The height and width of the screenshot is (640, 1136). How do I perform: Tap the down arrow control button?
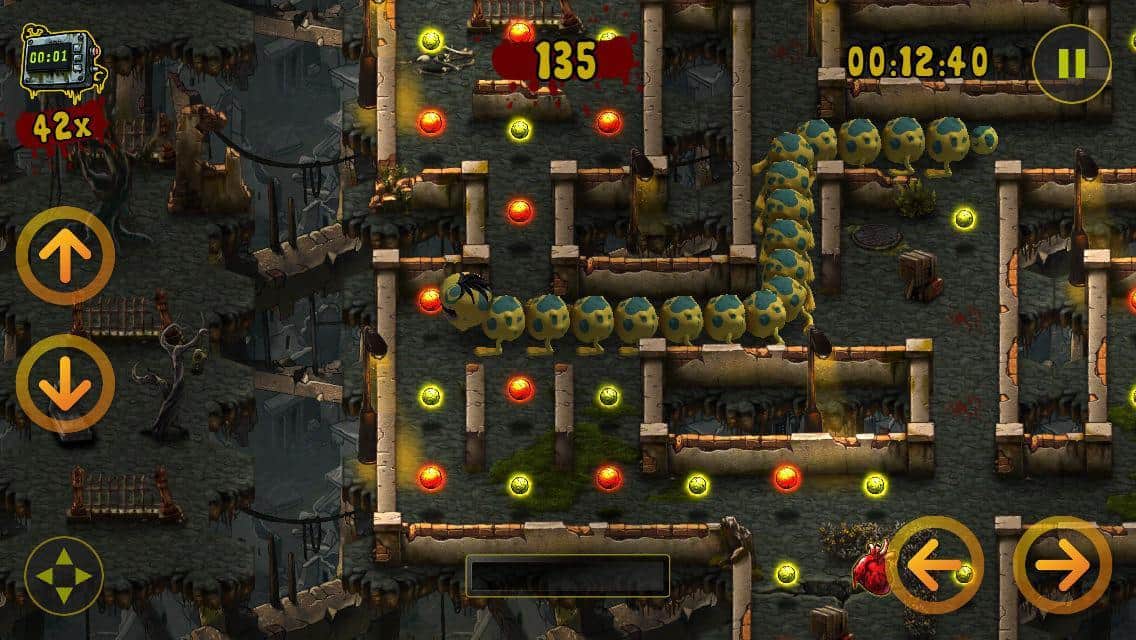pyautogui.click(x=65, y=384)
